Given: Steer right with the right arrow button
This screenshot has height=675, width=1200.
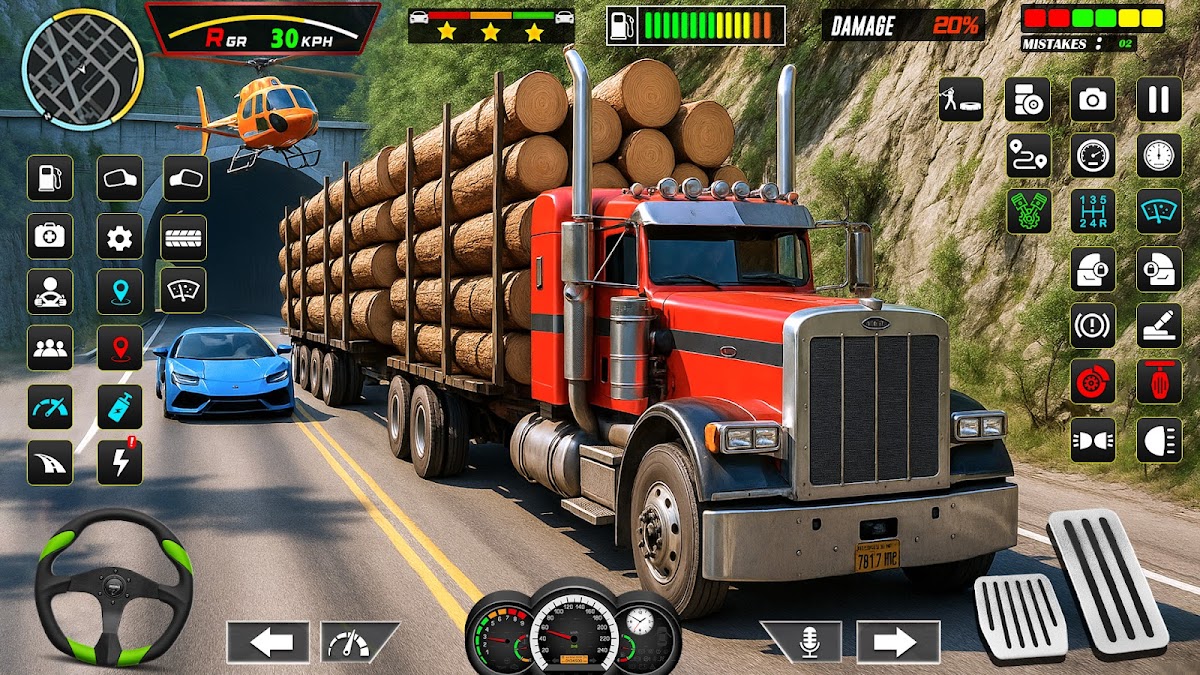Looking at the screenshot, I should click(x=898, y=642).
